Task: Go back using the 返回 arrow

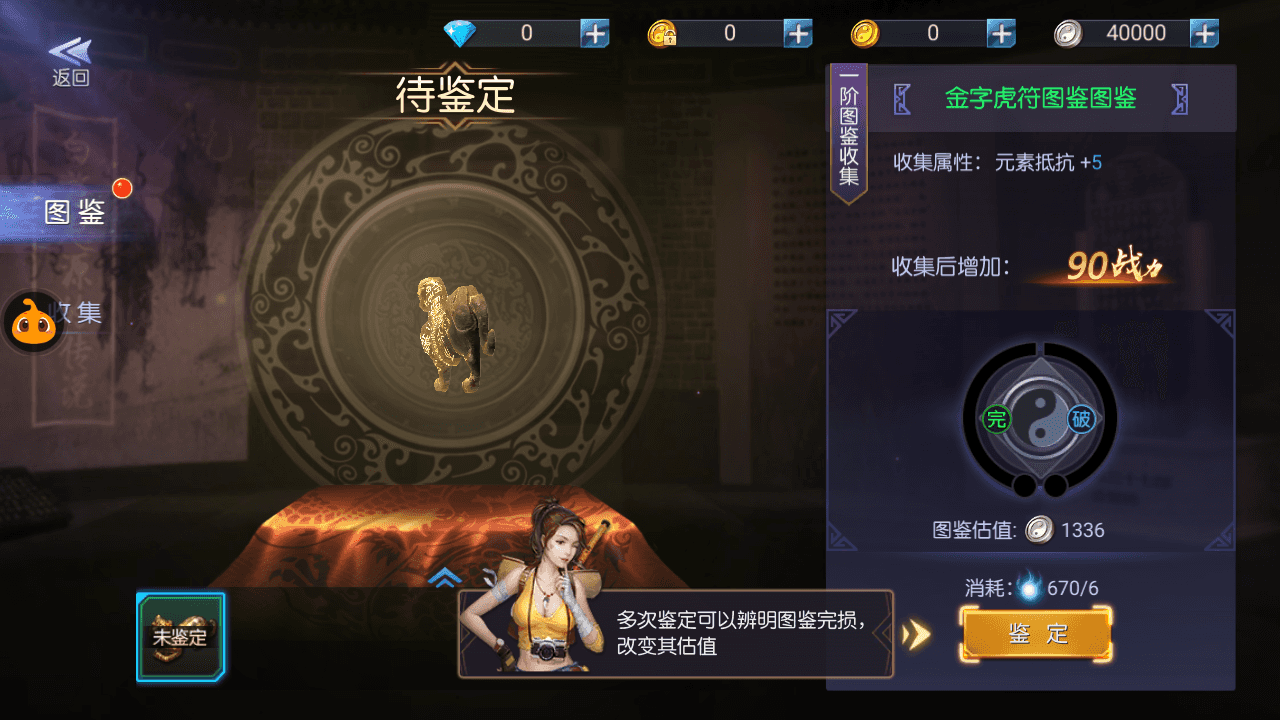Action: coord(70,60)
